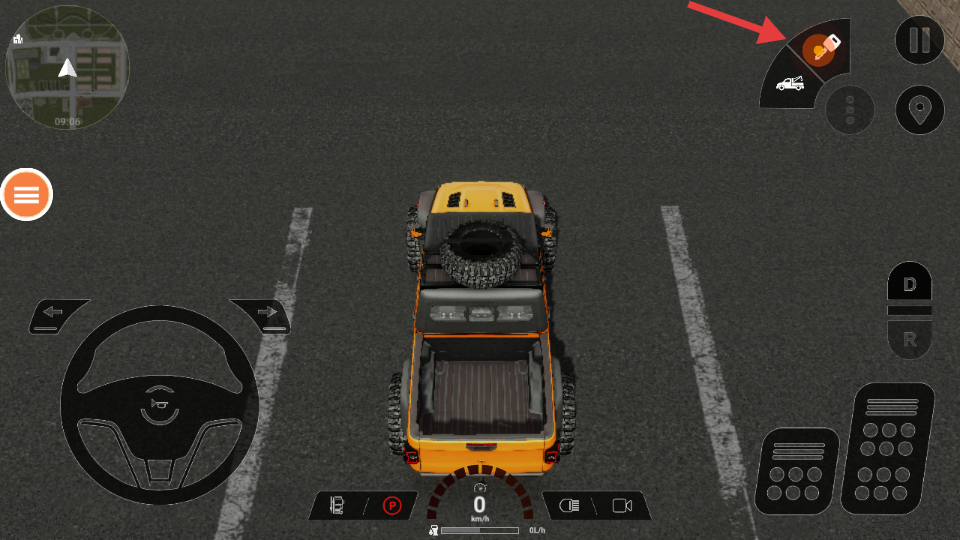Viewport: 960px width, 540px height.
Task: Open the car door icon
Action: (x=337, y=506)
